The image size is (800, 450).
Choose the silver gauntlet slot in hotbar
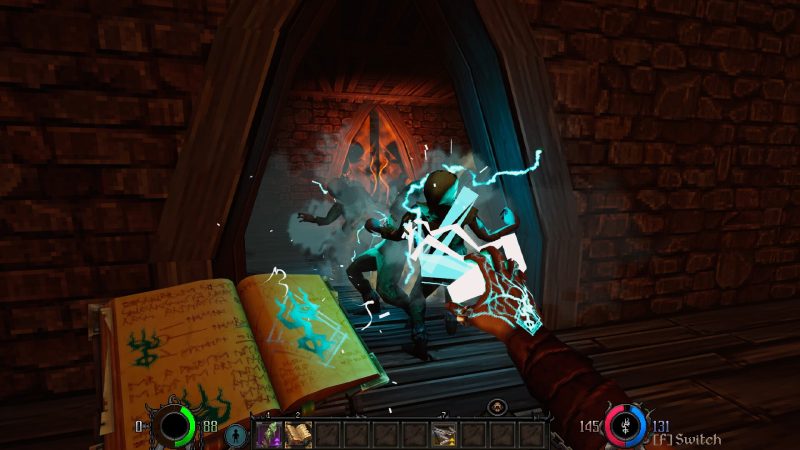[x=444, y=434]
